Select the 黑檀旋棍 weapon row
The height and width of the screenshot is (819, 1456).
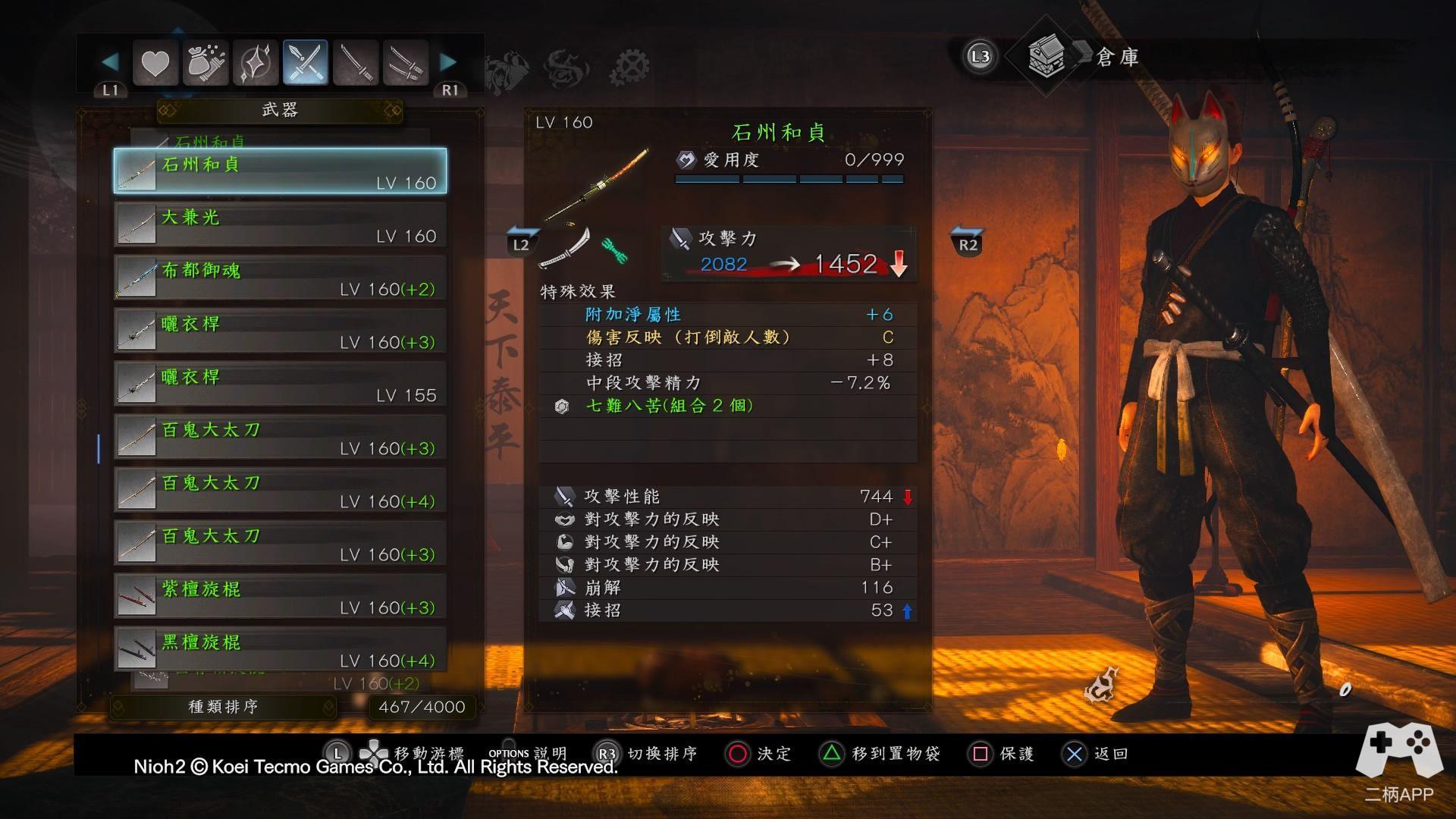click(x=280, y=650)
